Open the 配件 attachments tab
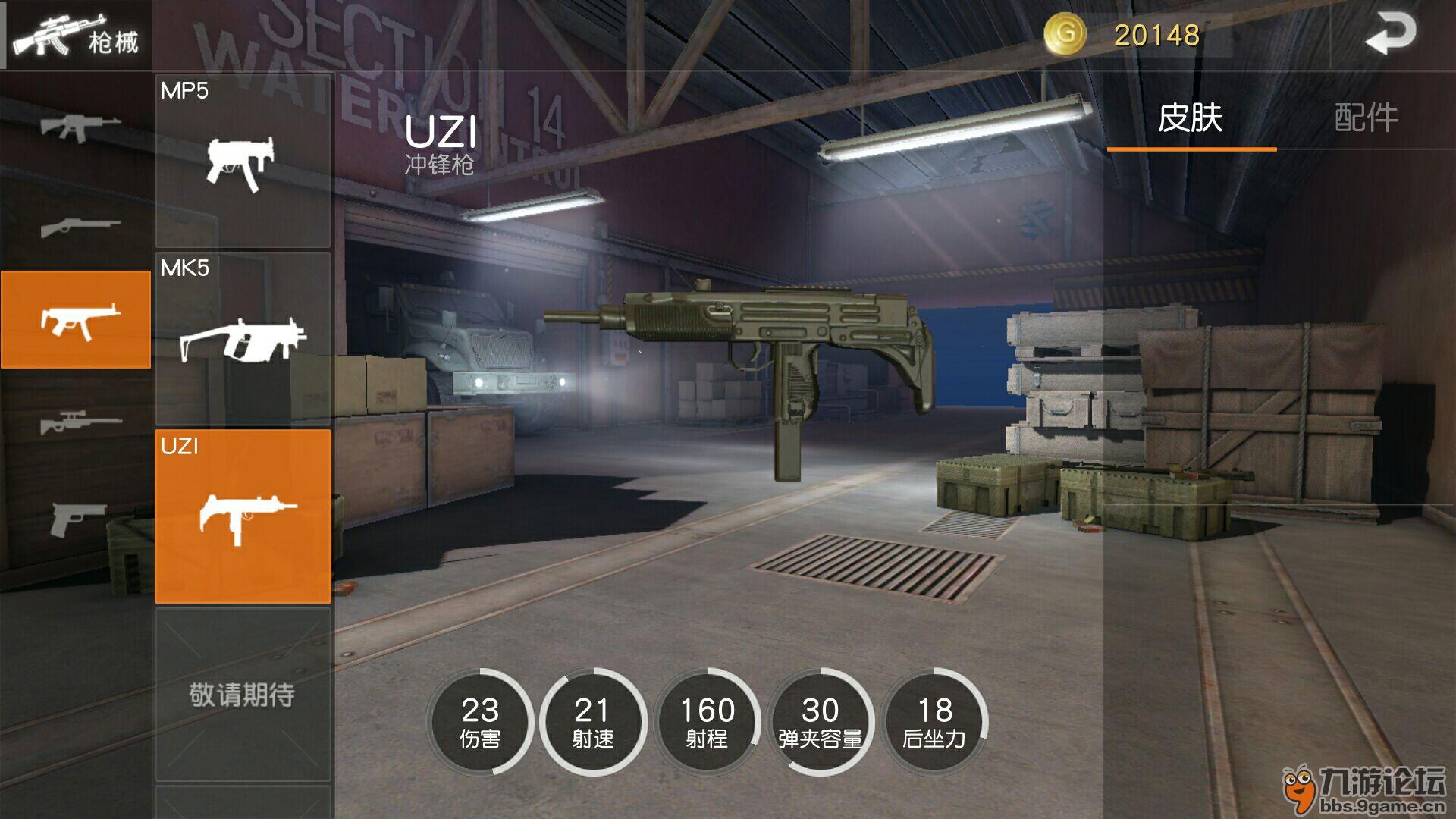 click(1366, 118)
